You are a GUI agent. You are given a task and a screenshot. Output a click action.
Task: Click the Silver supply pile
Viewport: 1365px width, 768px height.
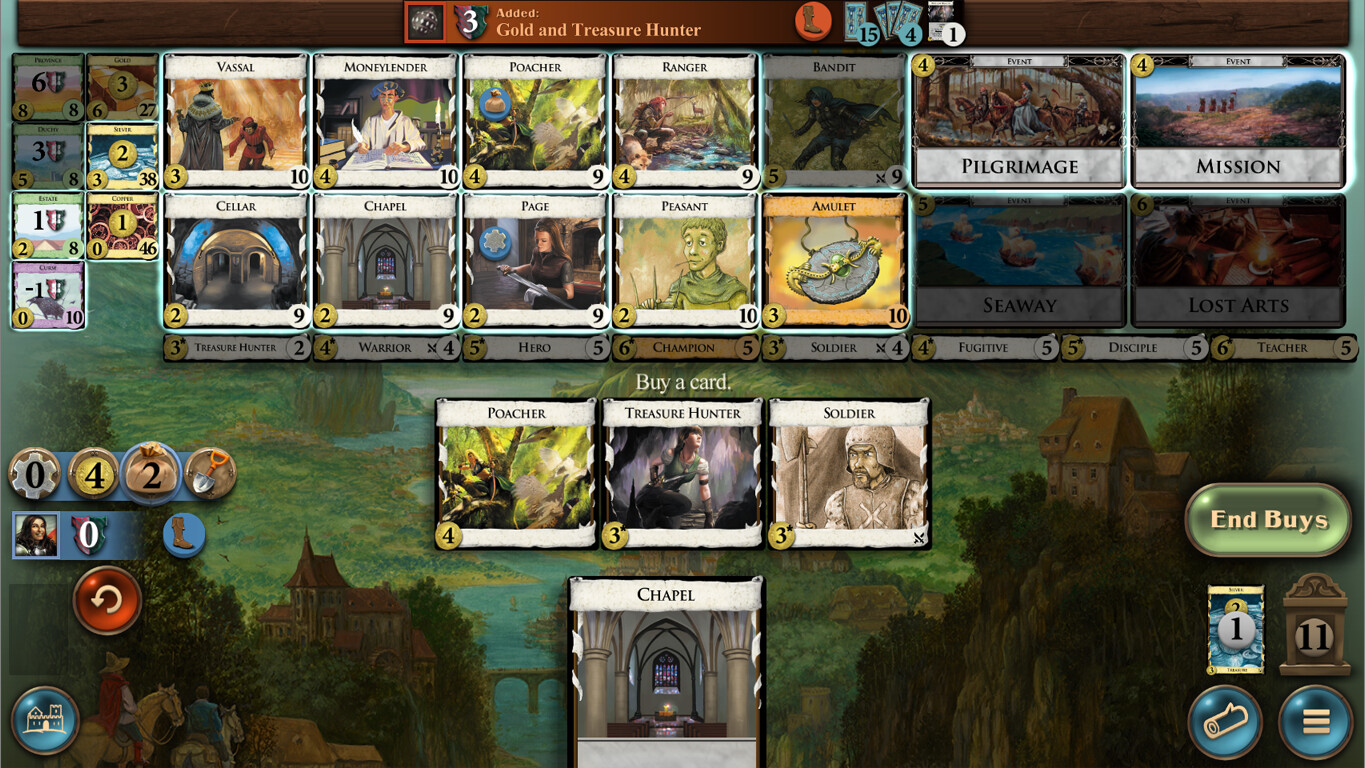[x=121, y=155]
